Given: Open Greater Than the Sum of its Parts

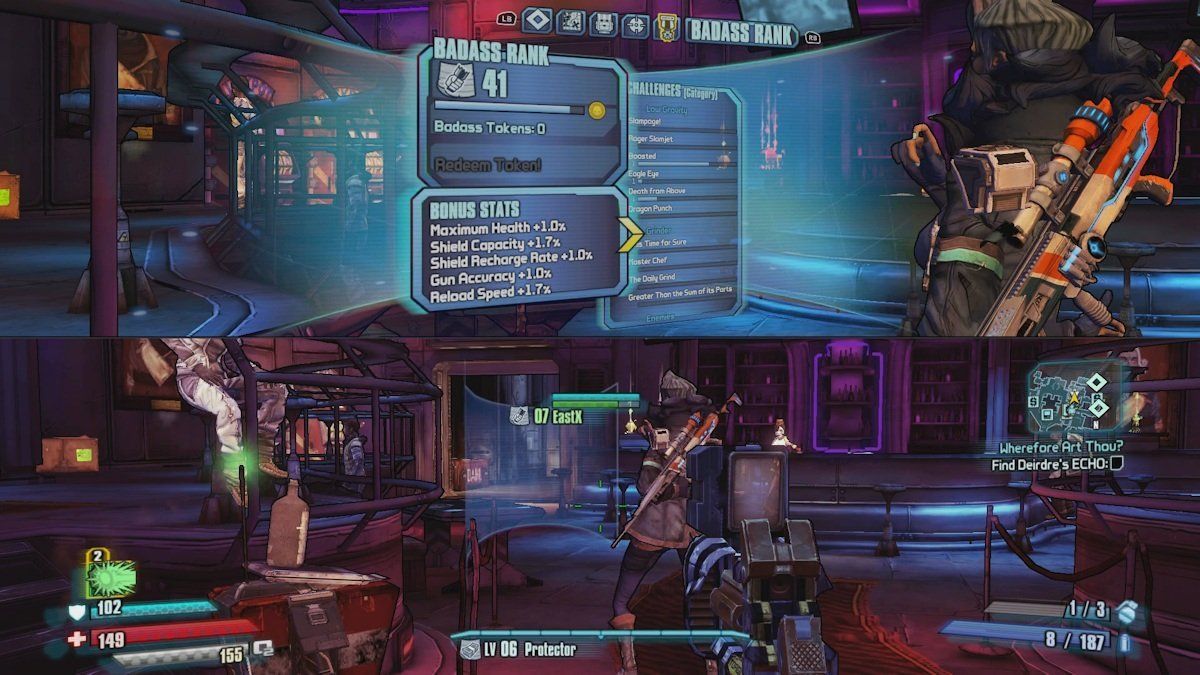Looking at the screenshot, I should click(680, 296).
